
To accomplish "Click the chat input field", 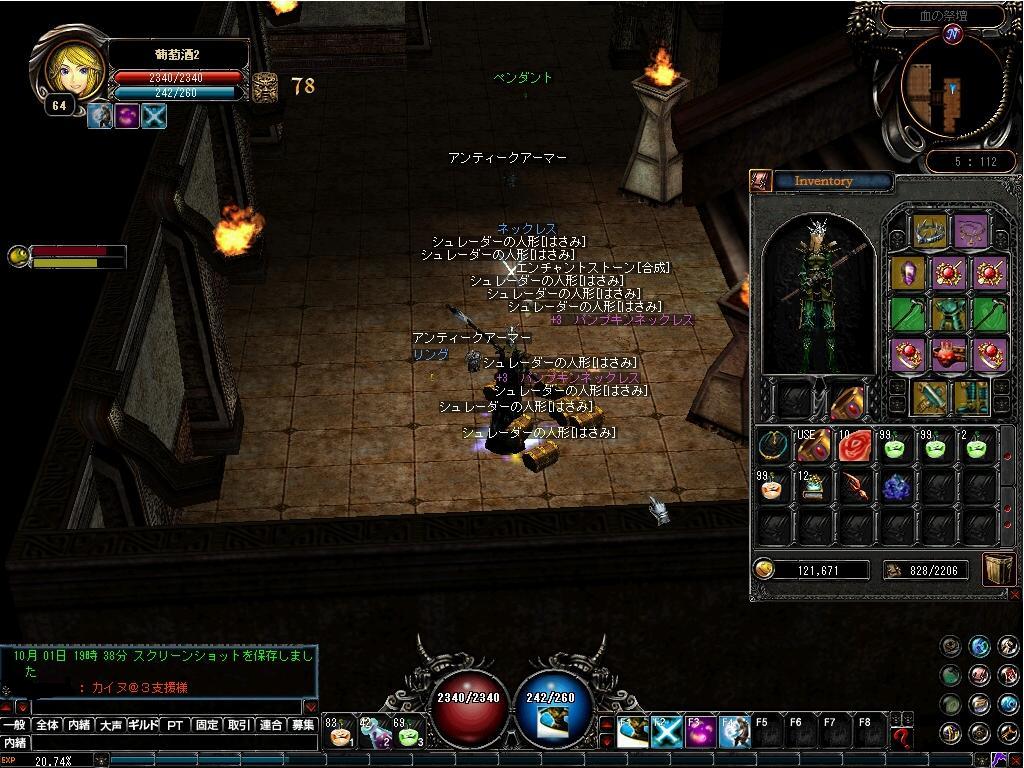I will [170, 743].
